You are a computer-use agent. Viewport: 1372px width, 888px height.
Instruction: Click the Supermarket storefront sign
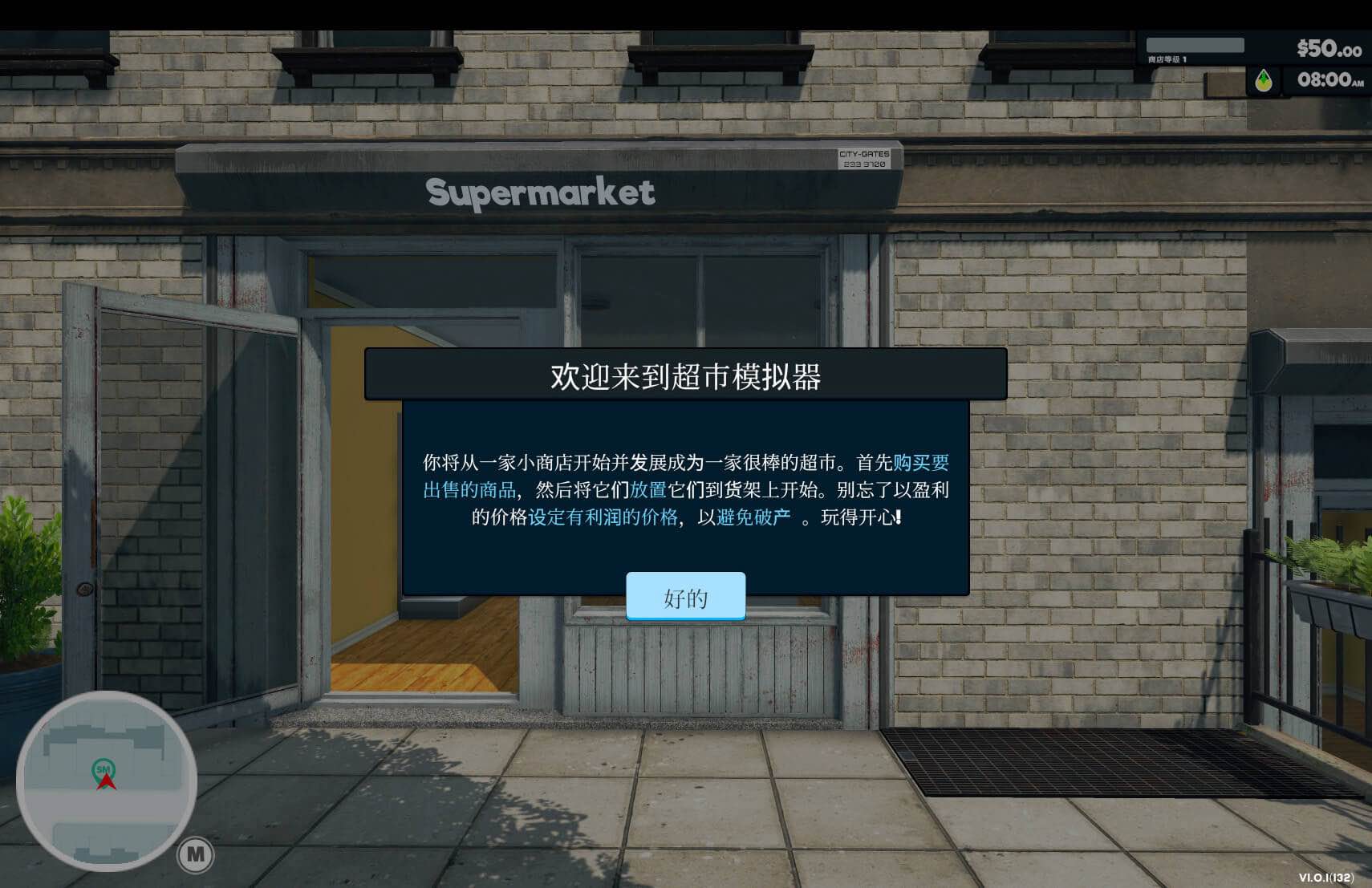click(540, 193)
